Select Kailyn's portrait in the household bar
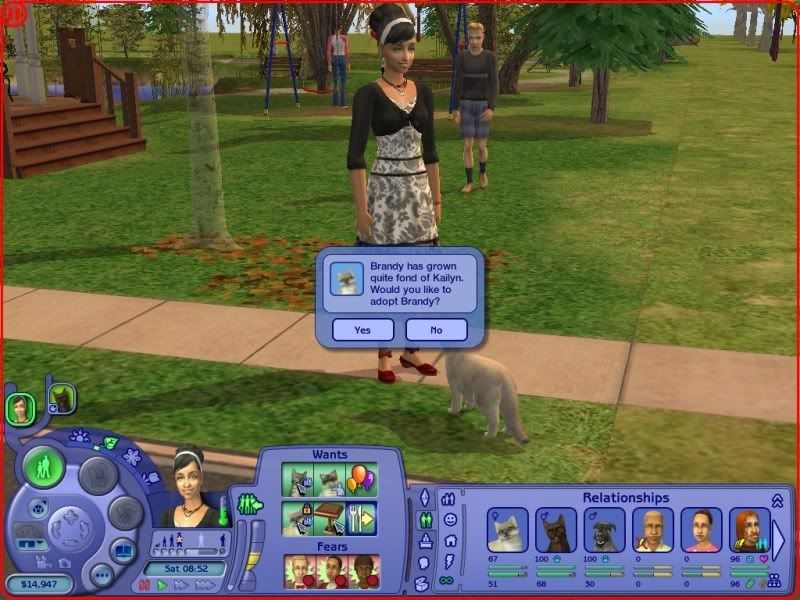 coord(19,407)
